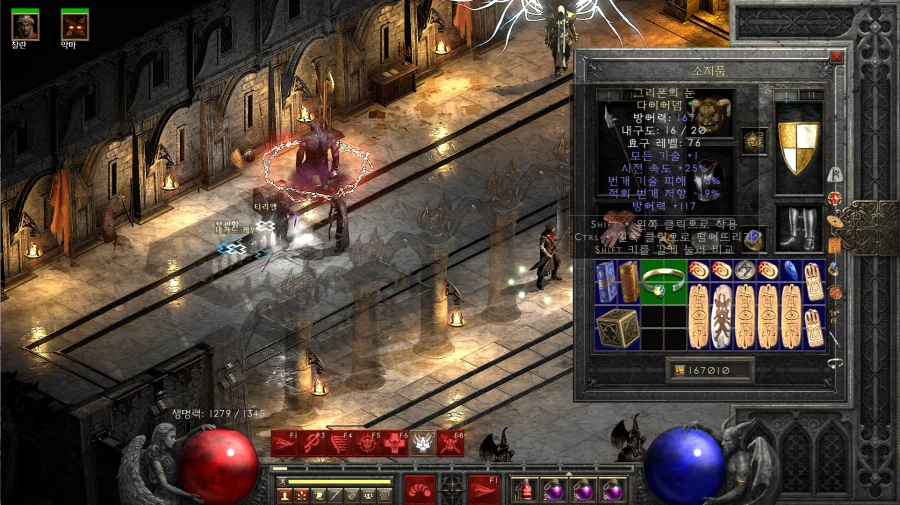
Task: Select the demon minion portrait
Action: (x=74, y=24)
